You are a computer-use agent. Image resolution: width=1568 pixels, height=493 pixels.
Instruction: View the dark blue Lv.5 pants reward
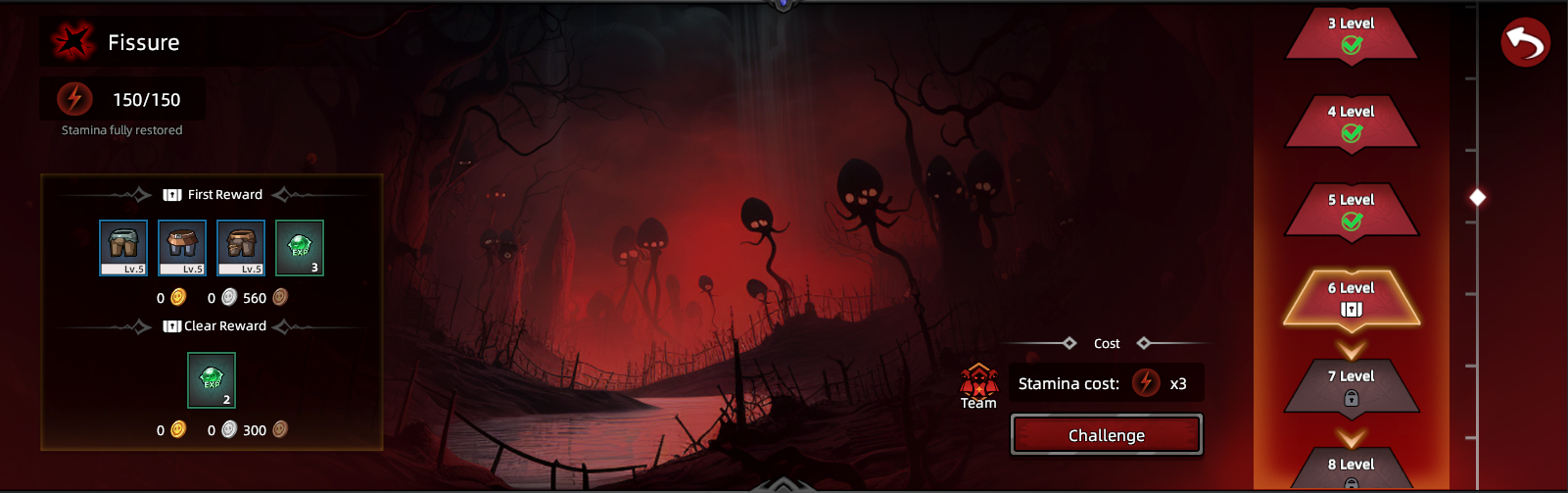(182, 248)
